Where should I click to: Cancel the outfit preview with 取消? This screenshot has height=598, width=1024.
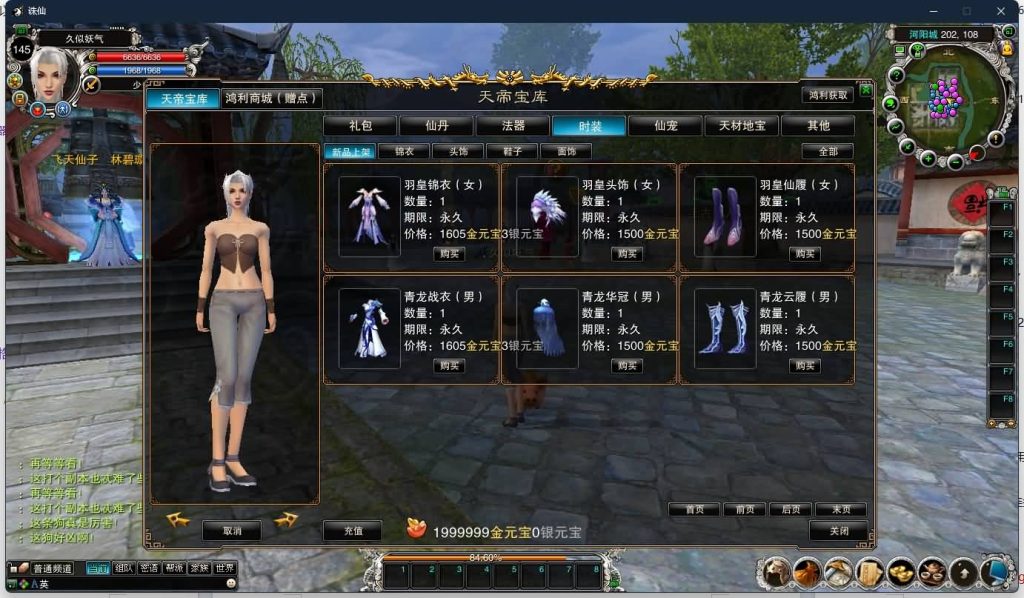(232, 531)
